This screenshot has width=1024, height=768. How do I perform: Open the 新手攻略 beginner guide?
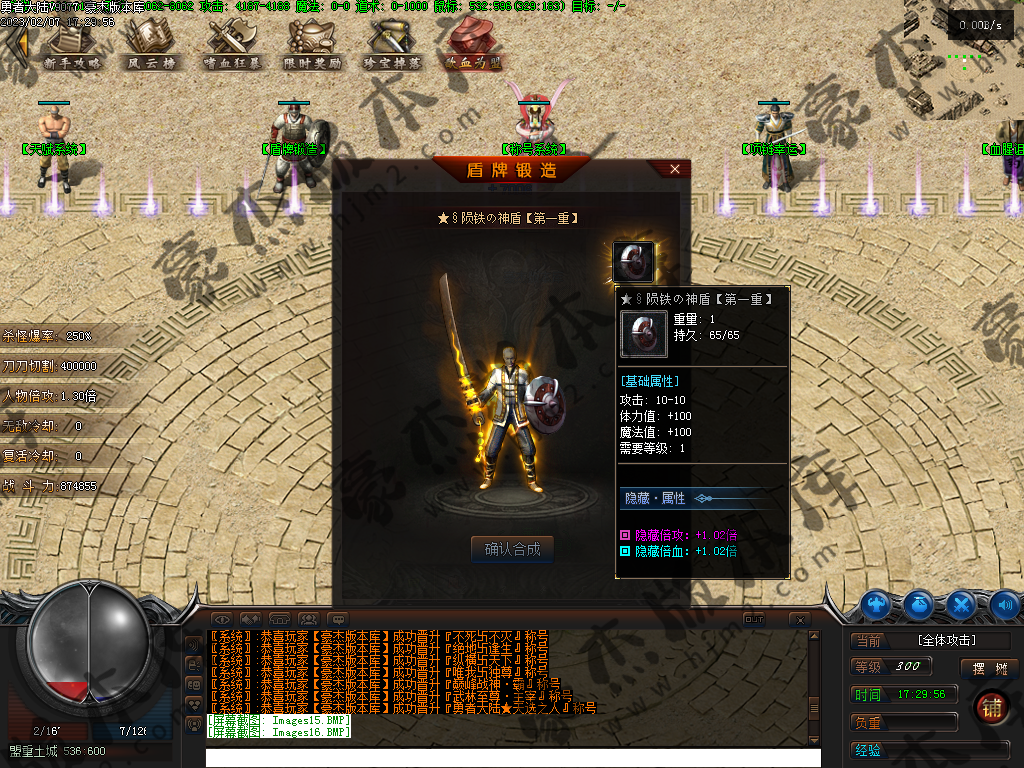point(72,45)
